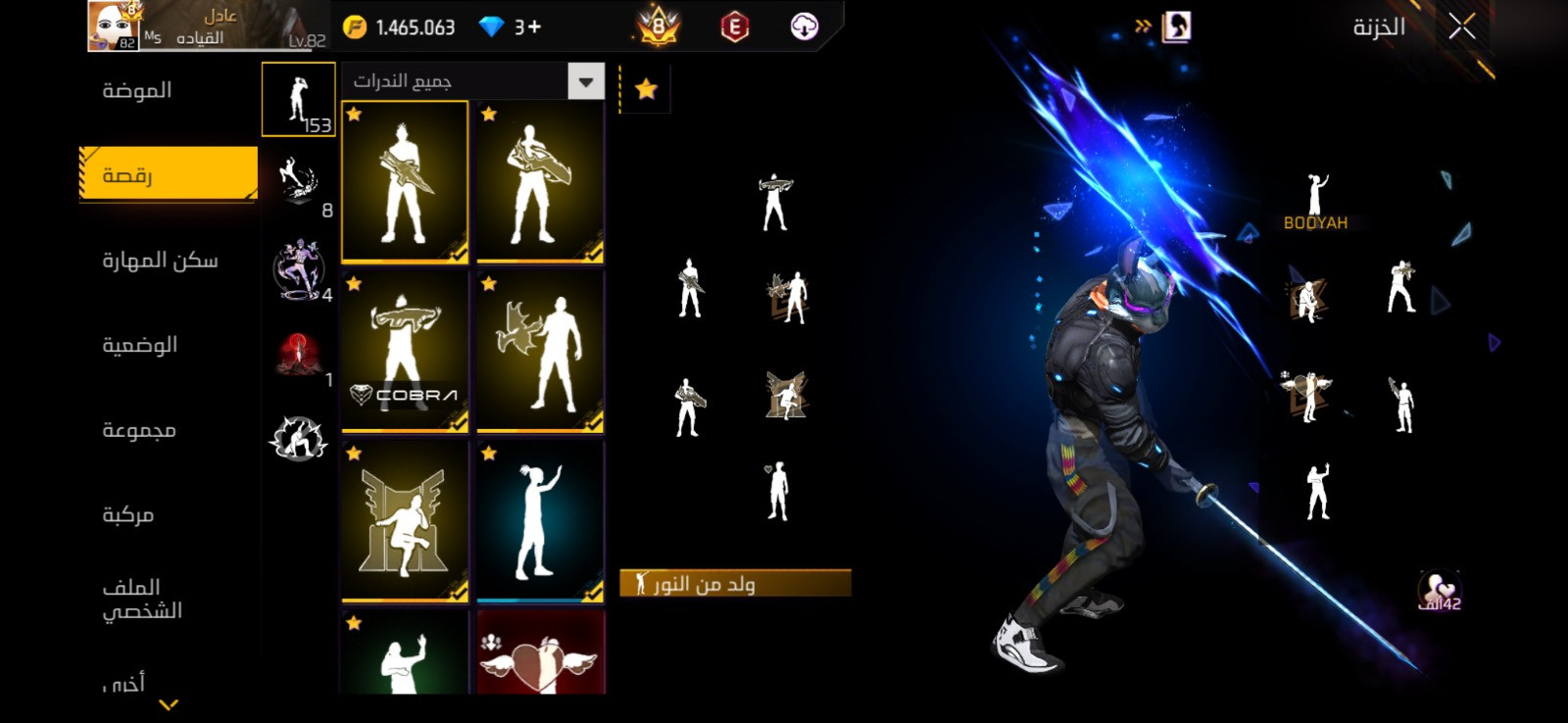
Task: Select the BOOYAH emote in the wheel
Action: click(1315, 202)
